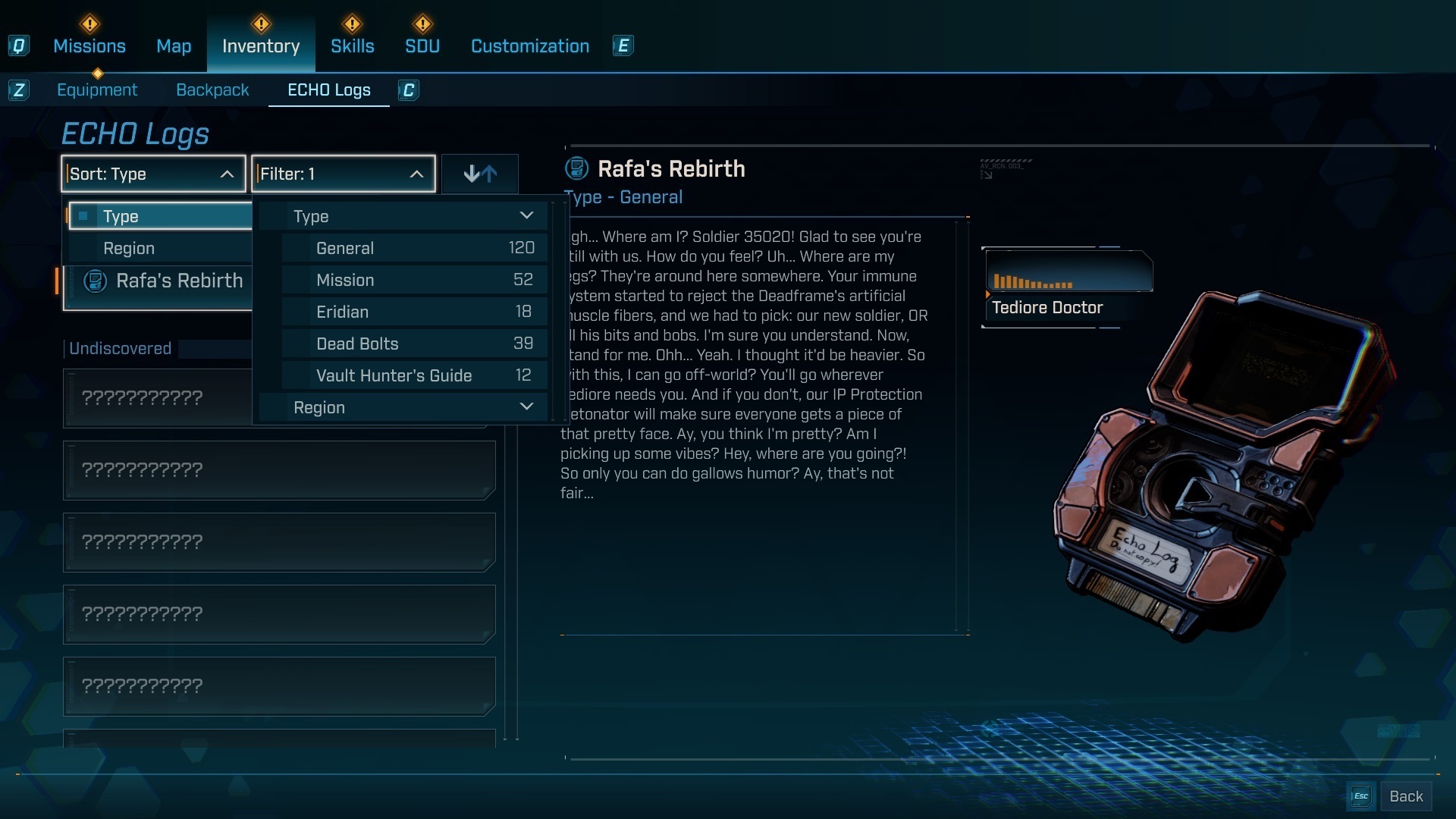This screenshot has height=819, width=1456.
Task: Toggle the General filter entry
Action: 414,249
